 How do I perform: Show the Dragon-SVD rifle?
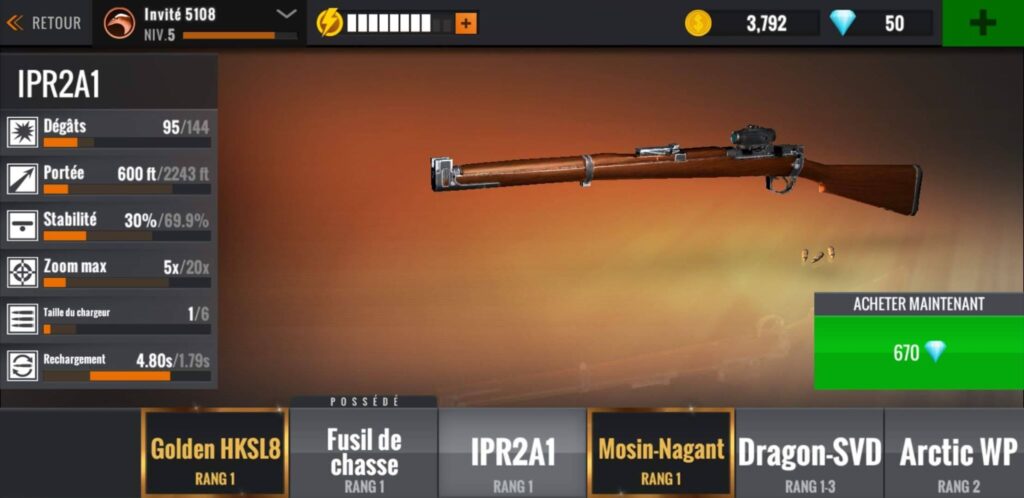point(810,453)
